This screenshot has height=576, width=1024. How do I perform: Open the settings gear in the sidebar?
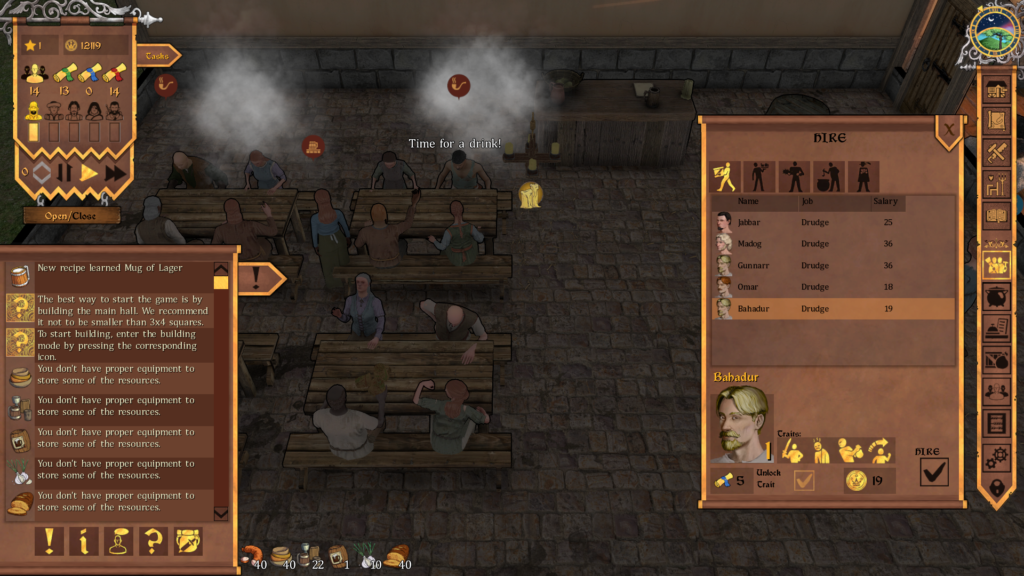(997, 457)
